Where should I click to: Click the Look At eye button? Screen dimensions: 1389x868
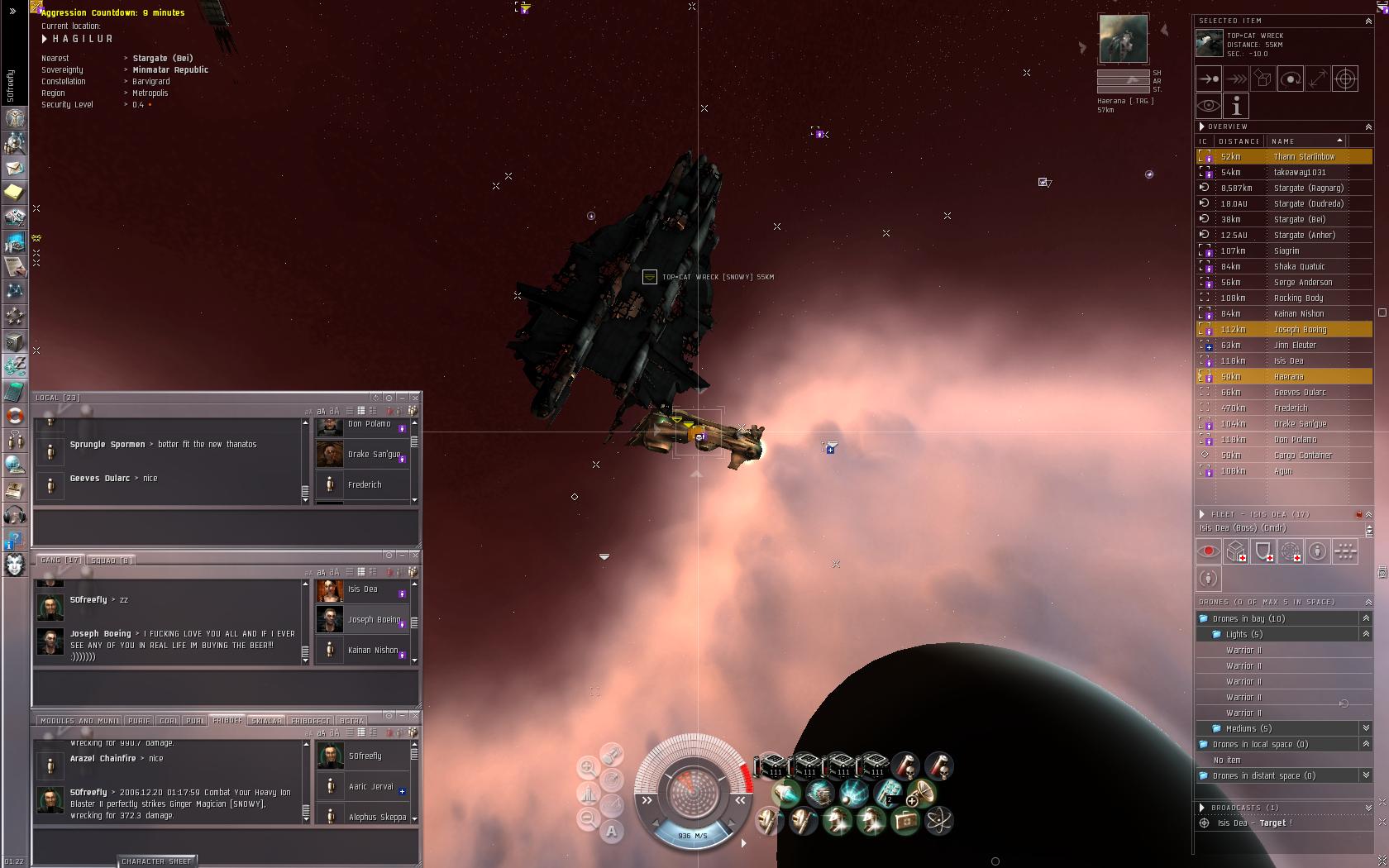[x=1208, y=106]
